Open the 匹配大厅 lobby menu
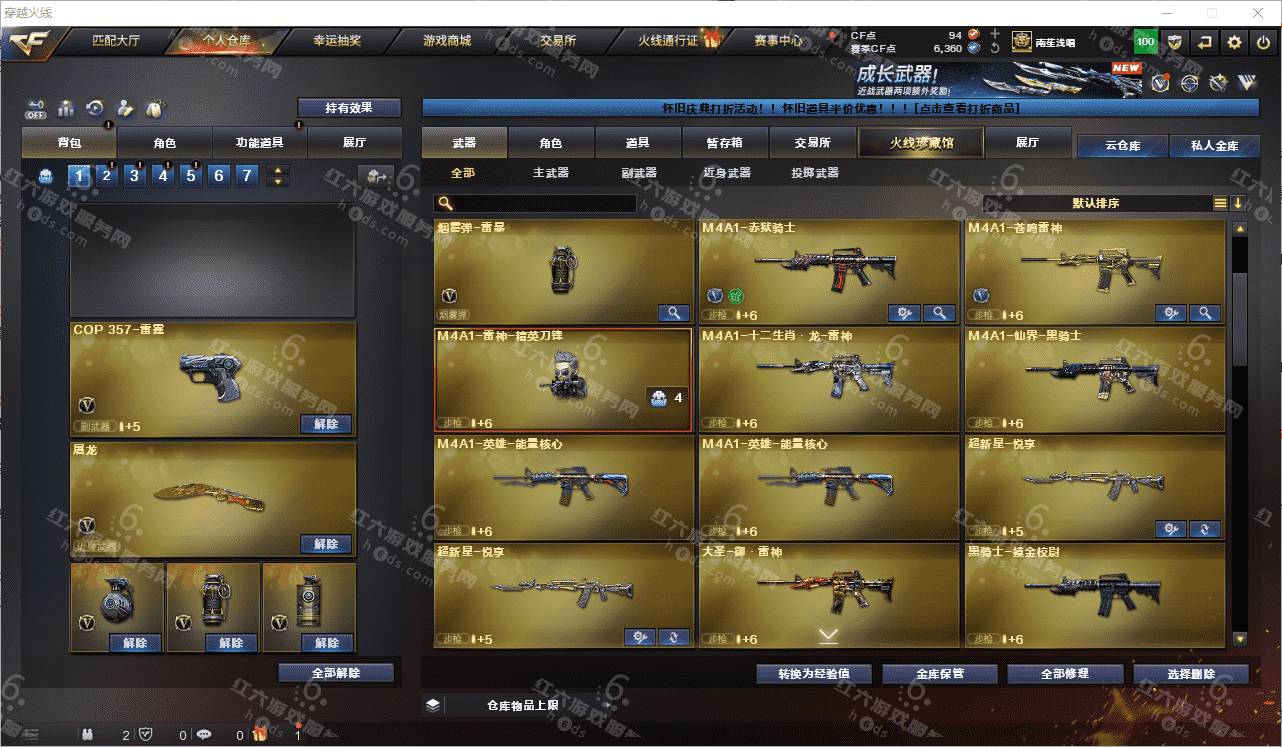1282x747 pixels. tap(116, 41)
